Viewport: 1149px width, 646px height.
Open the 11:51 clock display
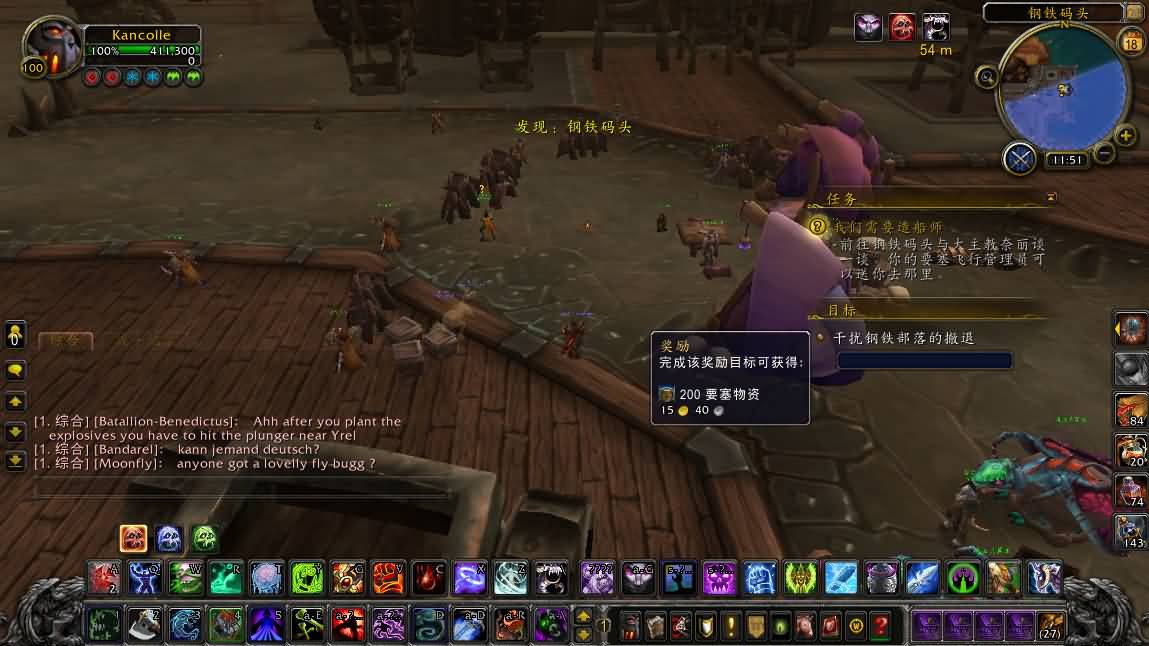[x=1066, y=160]
